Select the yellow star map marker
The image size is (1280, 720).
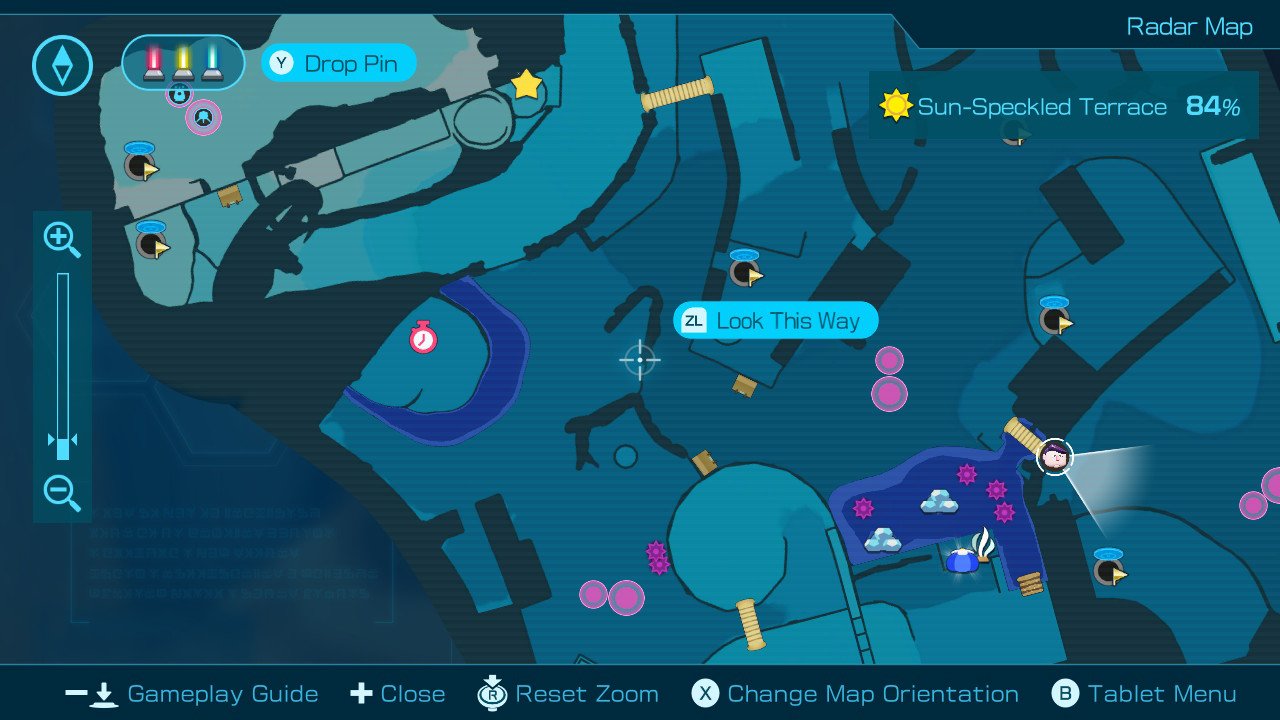526,85
